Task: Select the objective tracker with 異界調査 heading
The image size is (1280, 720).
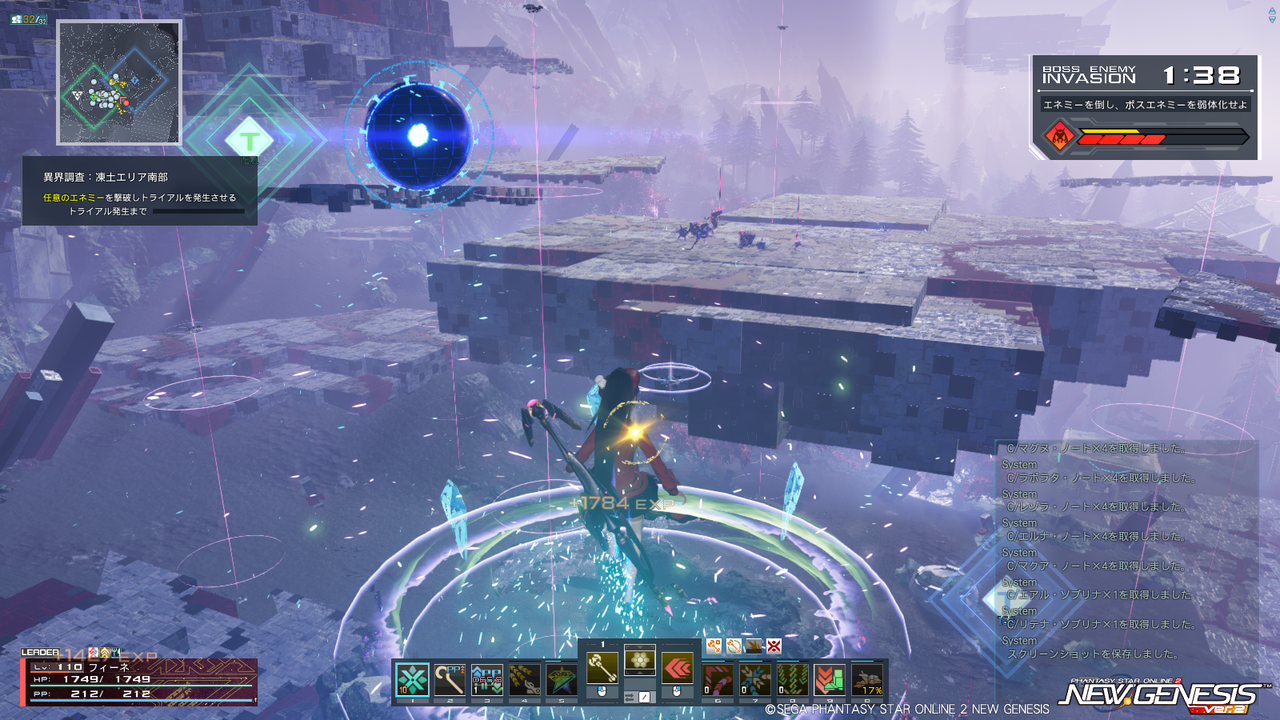Action: click(x=140, y=191)
